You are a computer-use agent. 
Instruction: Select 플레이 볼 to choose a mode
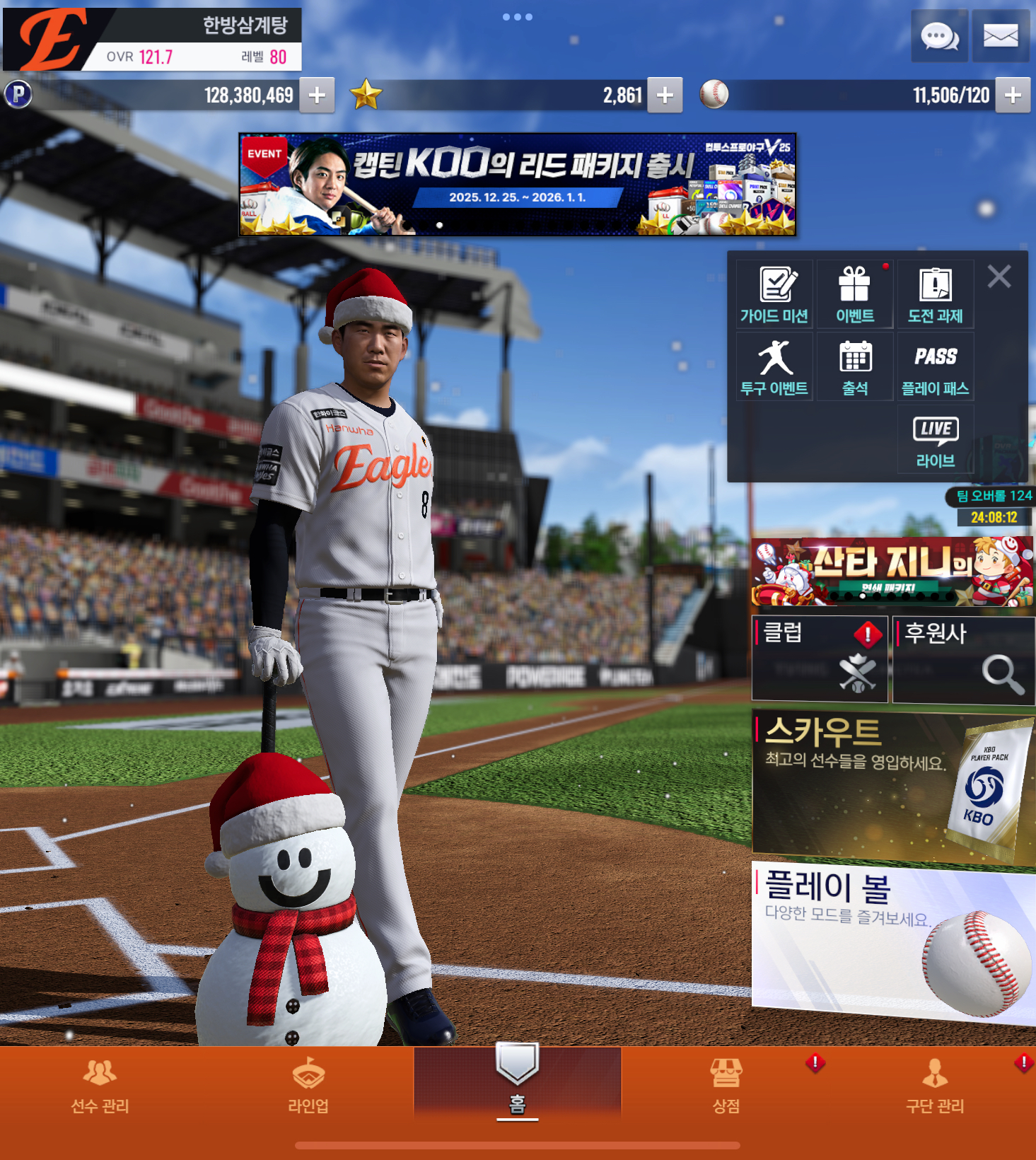pyautogui.click(x=893, y=941)
